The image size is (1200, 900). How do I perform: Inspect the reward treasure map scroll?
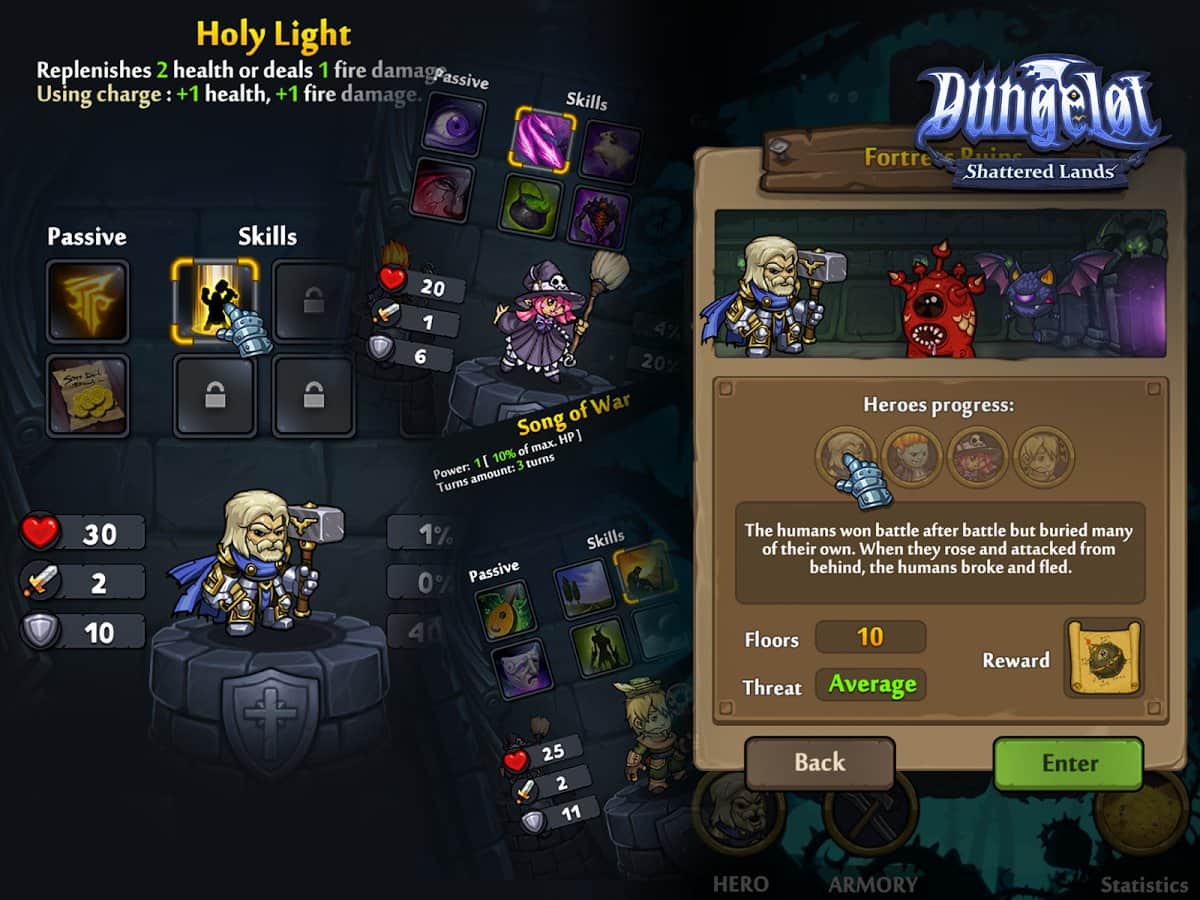pos(1104,658)
